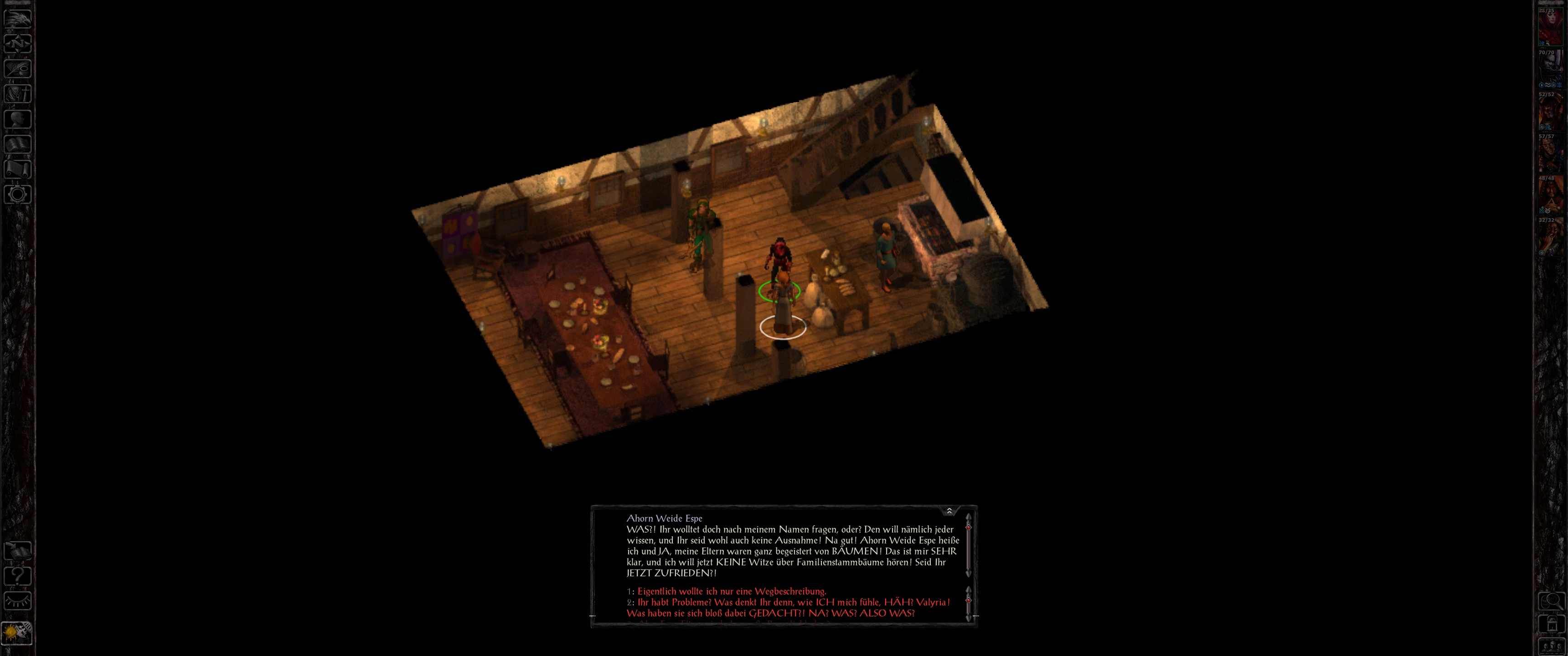Click the sun and gears game clock
Viewport: 1568px width, 656px height.
click(17, 634)
